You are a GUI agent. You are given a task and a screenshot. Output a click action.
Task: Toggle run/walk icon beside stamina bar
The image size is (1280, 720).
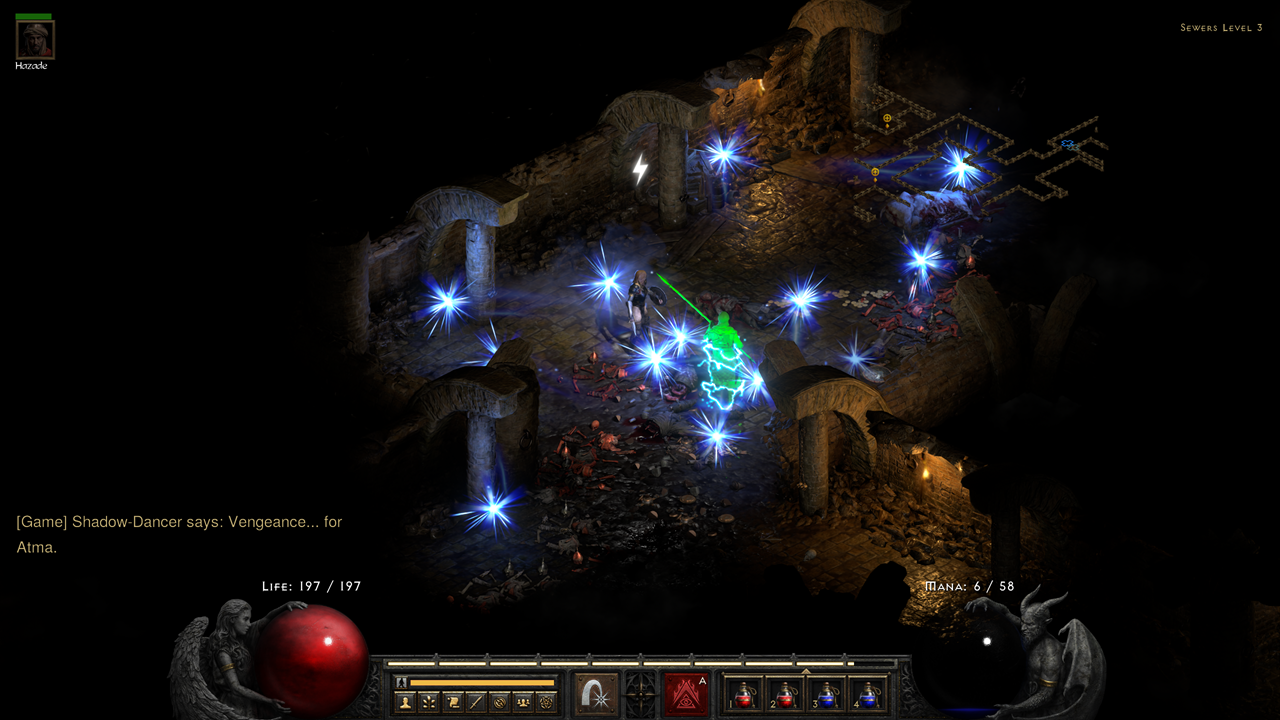click(401, 682)
